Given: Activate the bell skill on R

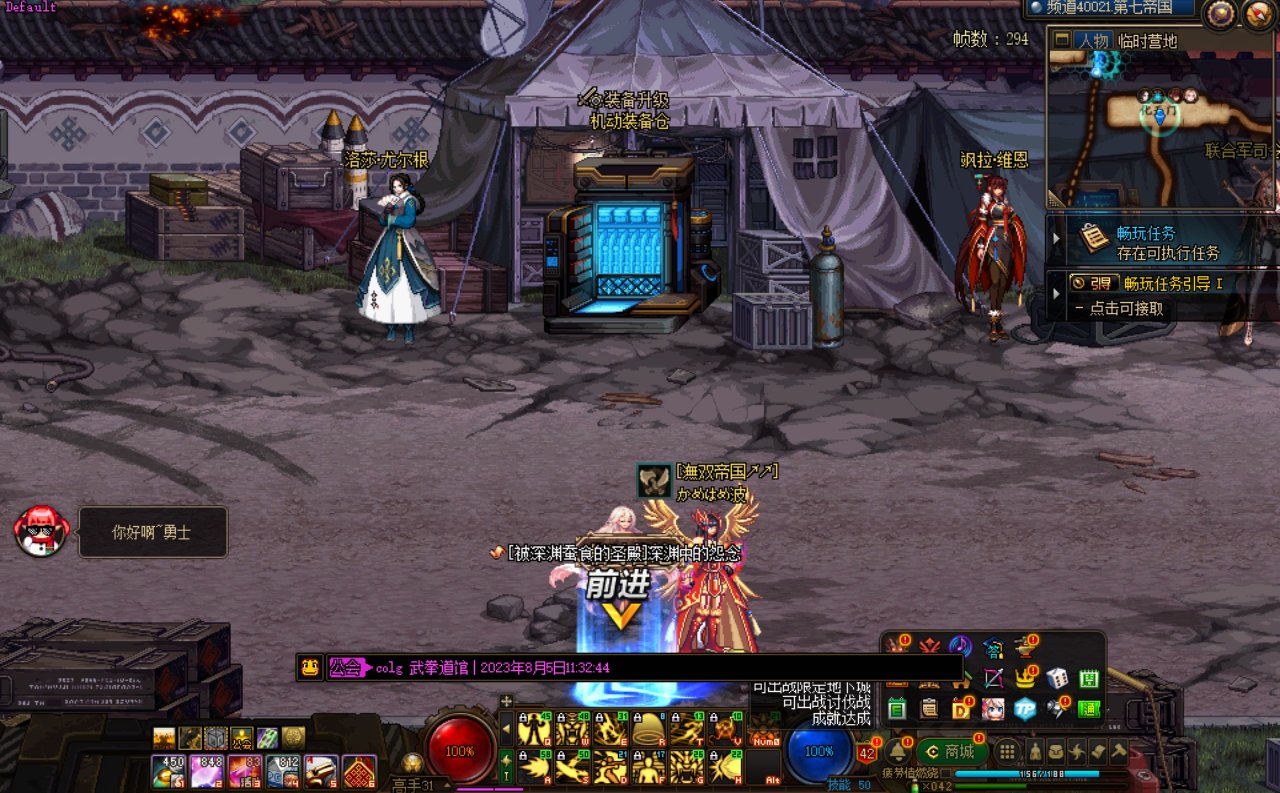Looking at the screenshot, I should (648, 729).
